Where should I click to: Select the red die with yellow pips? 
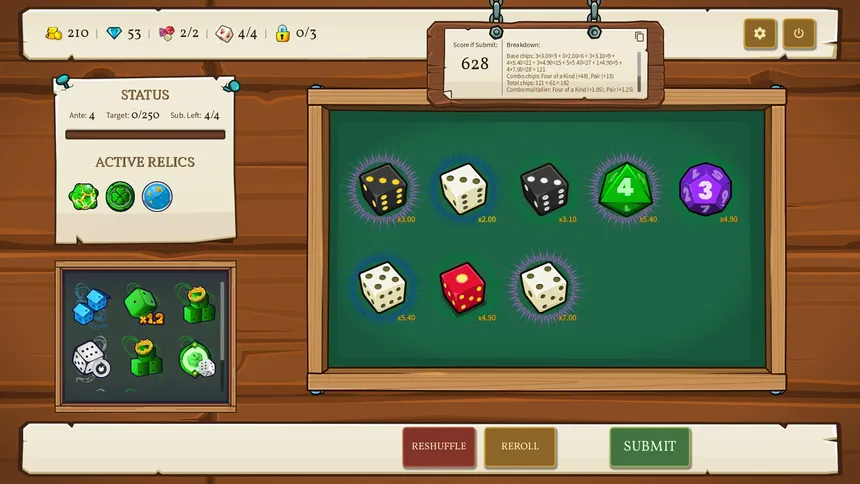click(462, 288)
